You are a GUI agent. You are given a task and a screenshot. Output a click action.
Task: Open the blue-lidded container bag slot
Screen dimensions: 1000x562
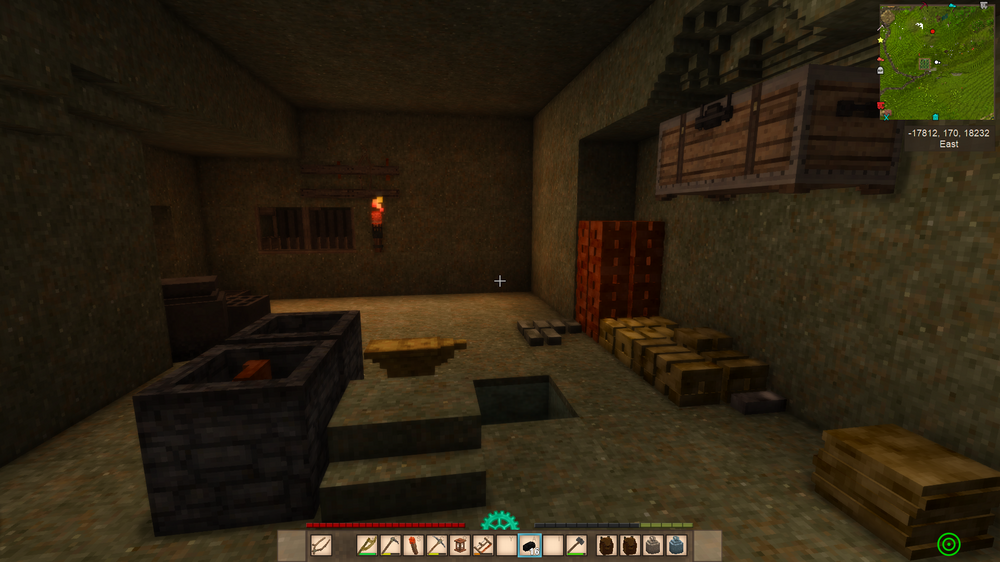(676, 546)
